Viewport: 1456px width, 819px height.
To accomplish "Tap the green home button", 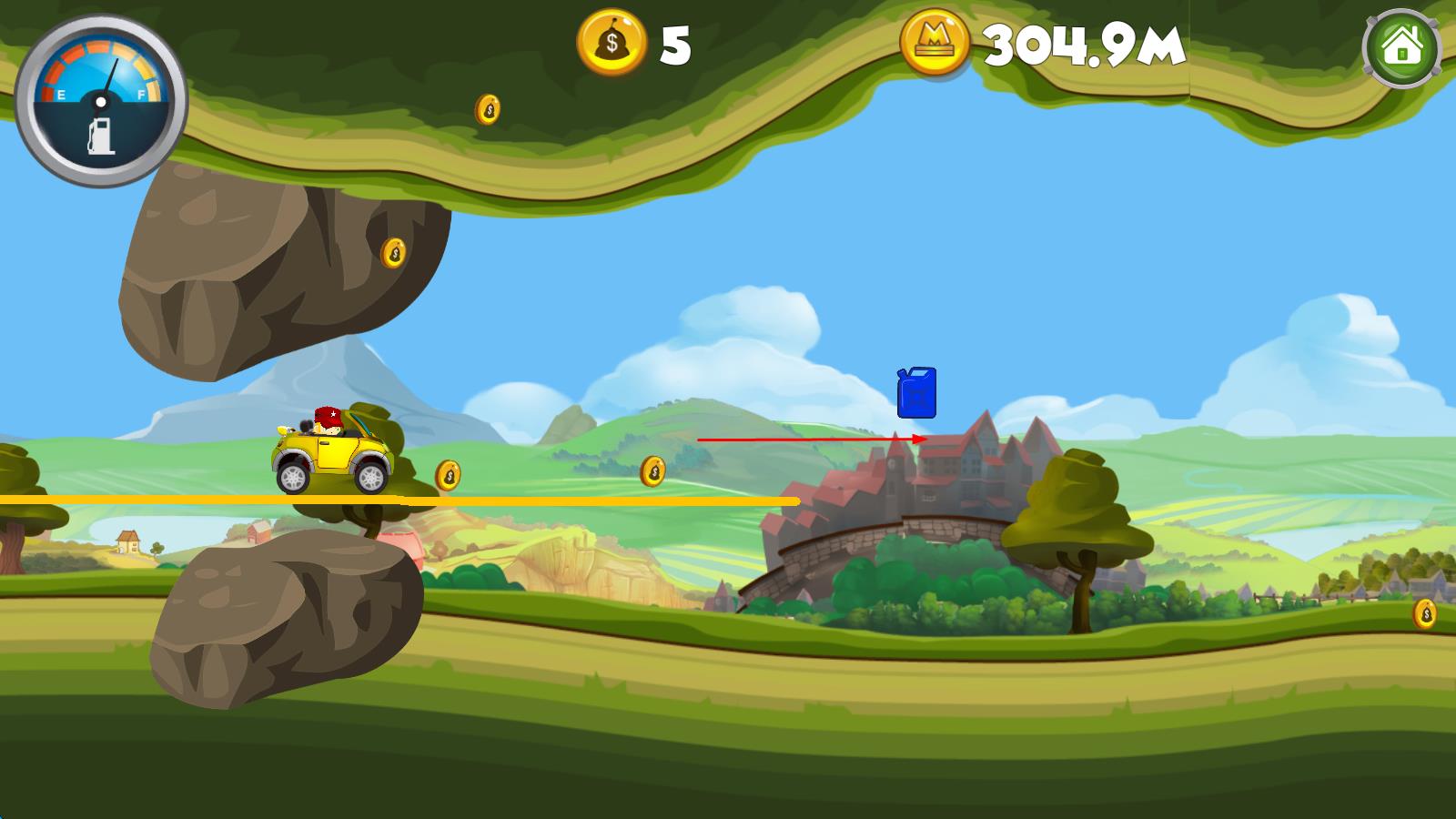I will pyautogui.click(x=1401, y=46).
